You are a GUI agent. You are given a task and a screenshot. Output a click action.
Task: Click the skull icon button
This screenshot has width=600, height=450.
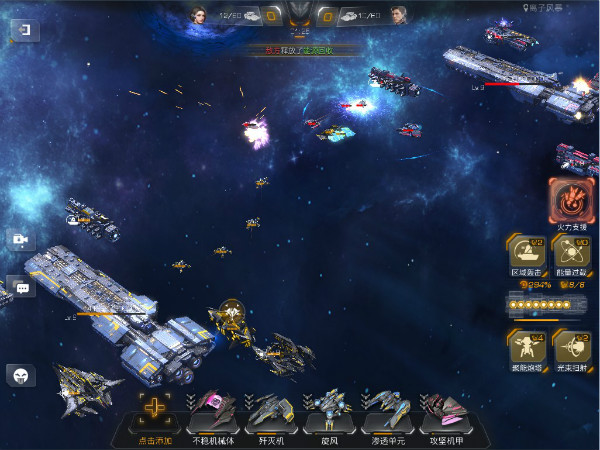[21, 375]
